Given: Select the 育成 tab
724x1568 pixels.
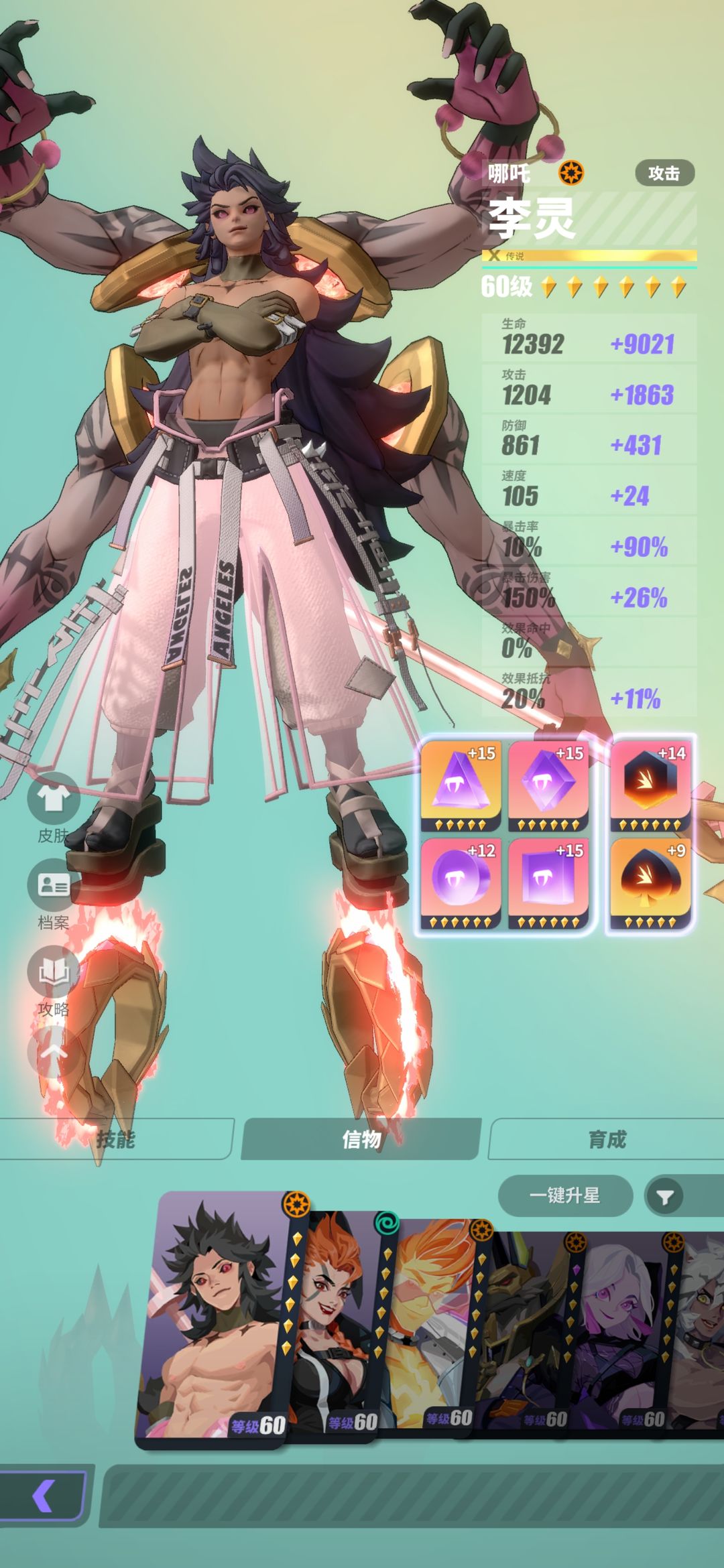Looking at the screenshot, I should (x=607, y=1138).
